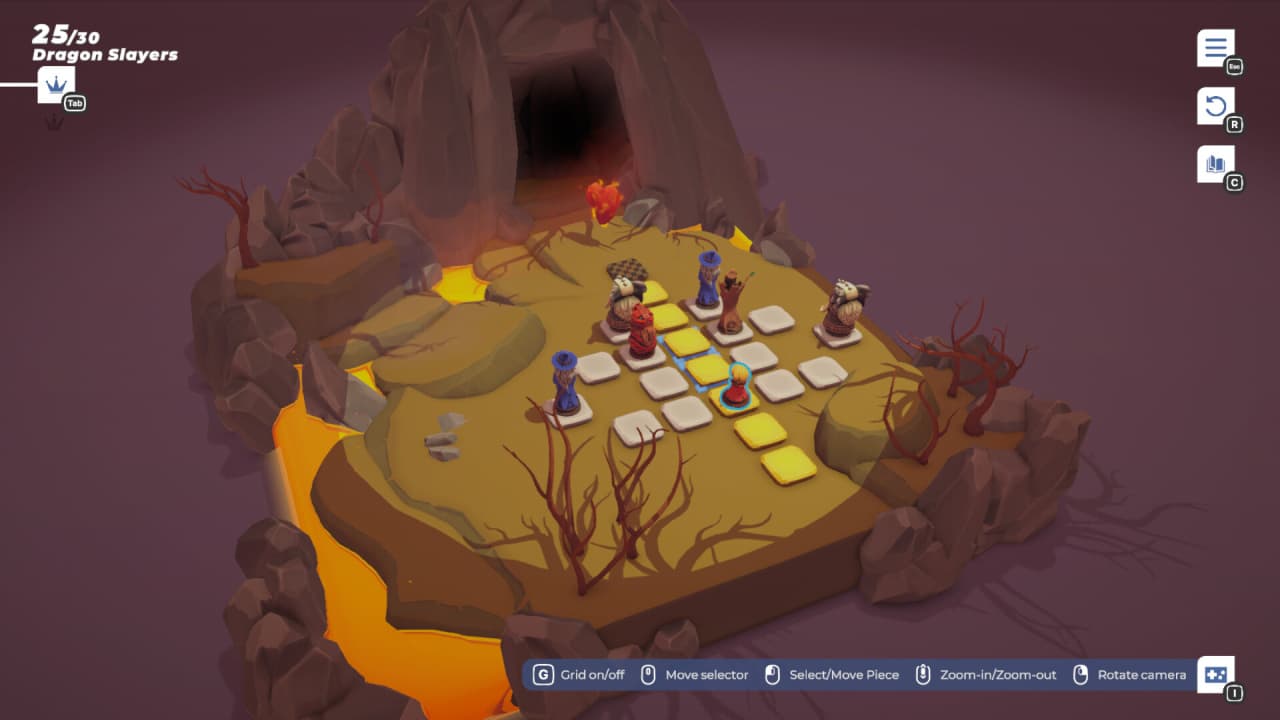Select the red dragon piece on the board

pos(640,330)
